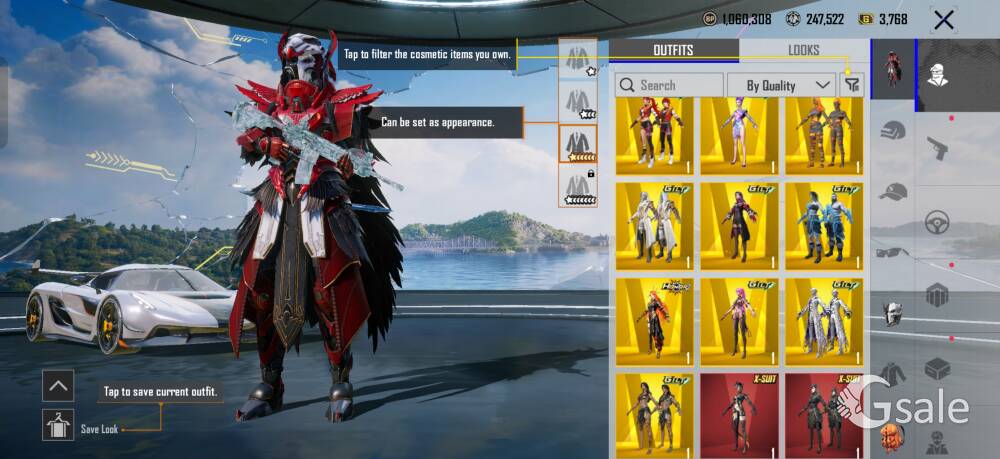
Task: Open the steering wheel vehicle category
Action: point(937,221)
